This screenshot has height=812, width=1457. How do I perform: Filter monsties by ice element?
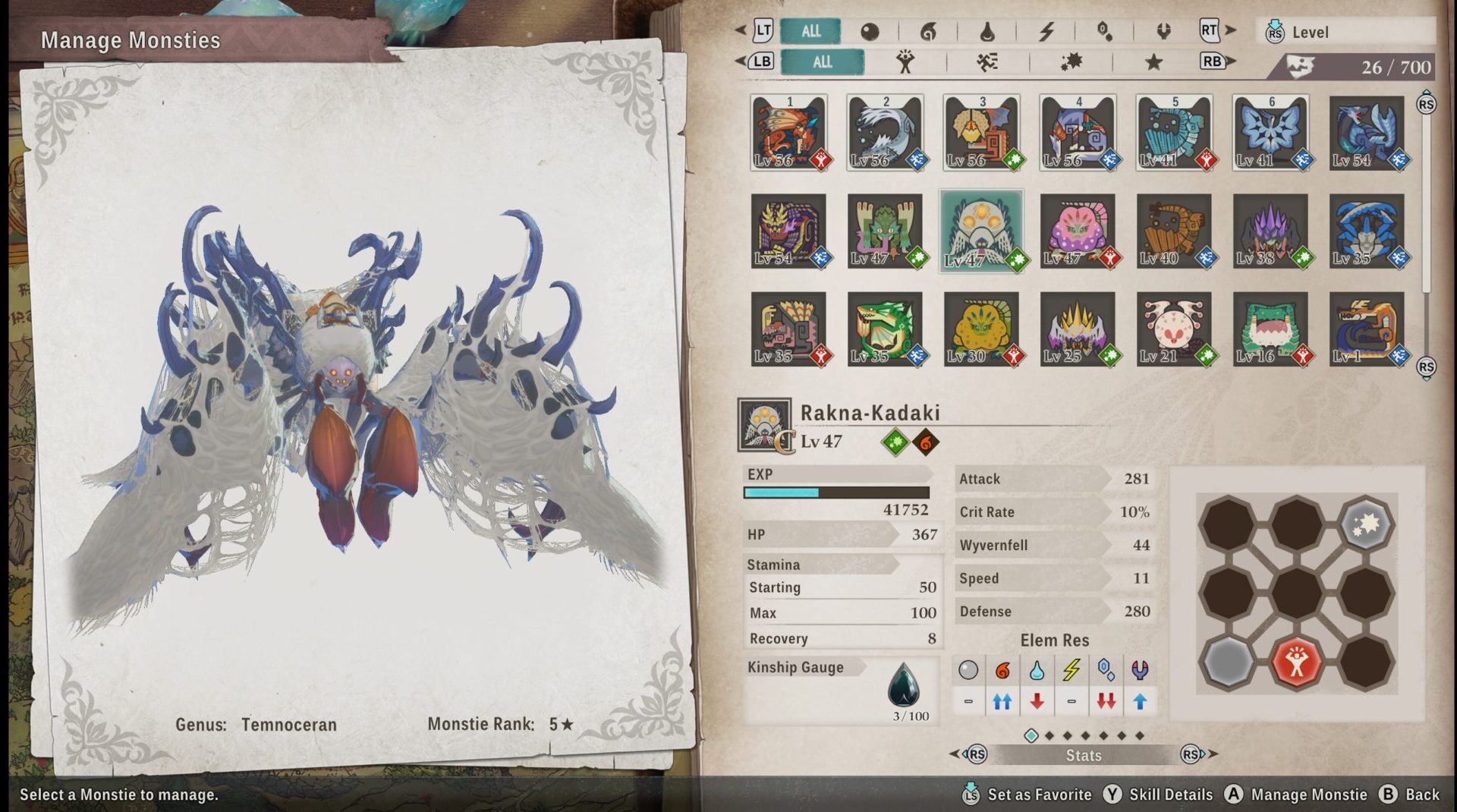(1106, 32)
